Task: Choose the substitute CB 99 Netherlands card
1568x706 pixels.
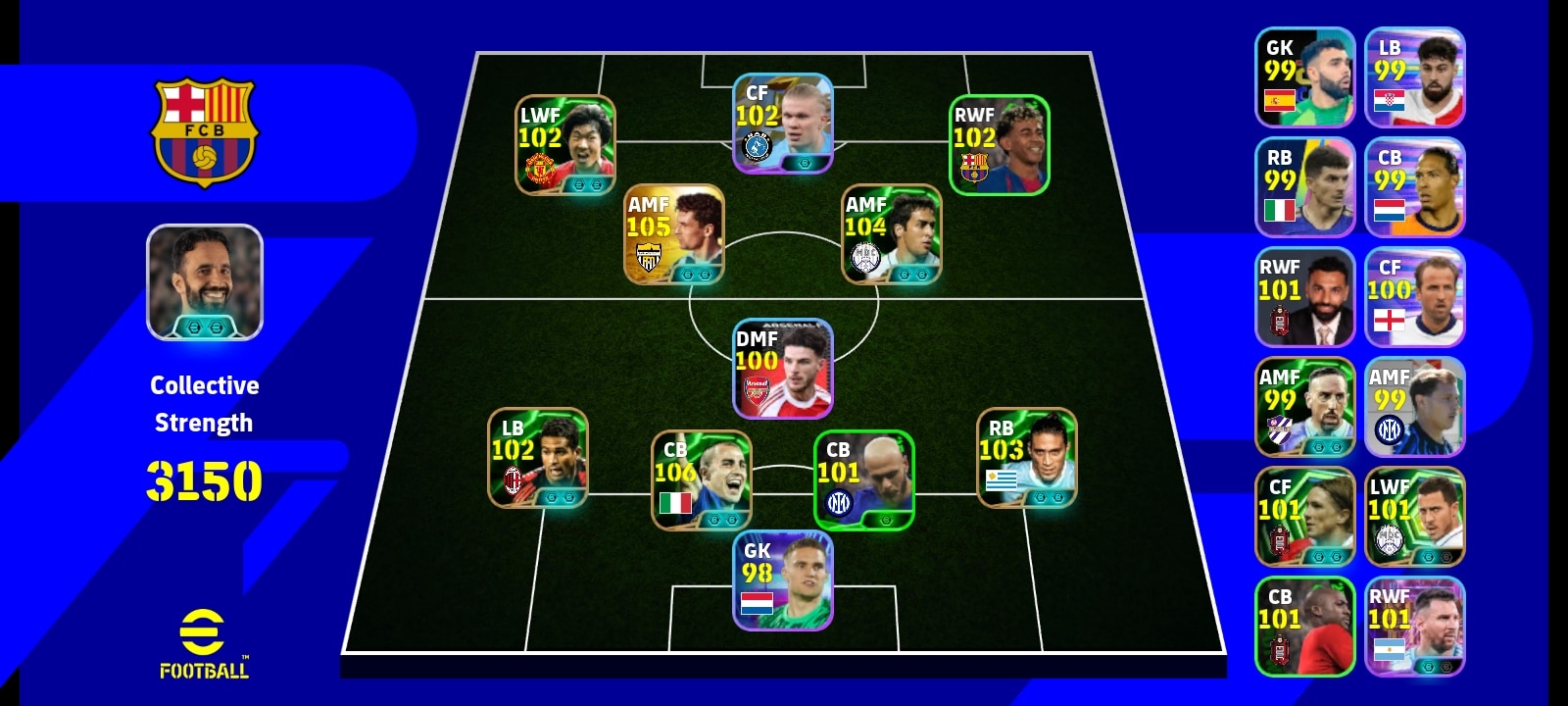Action: pos(1415,187)
